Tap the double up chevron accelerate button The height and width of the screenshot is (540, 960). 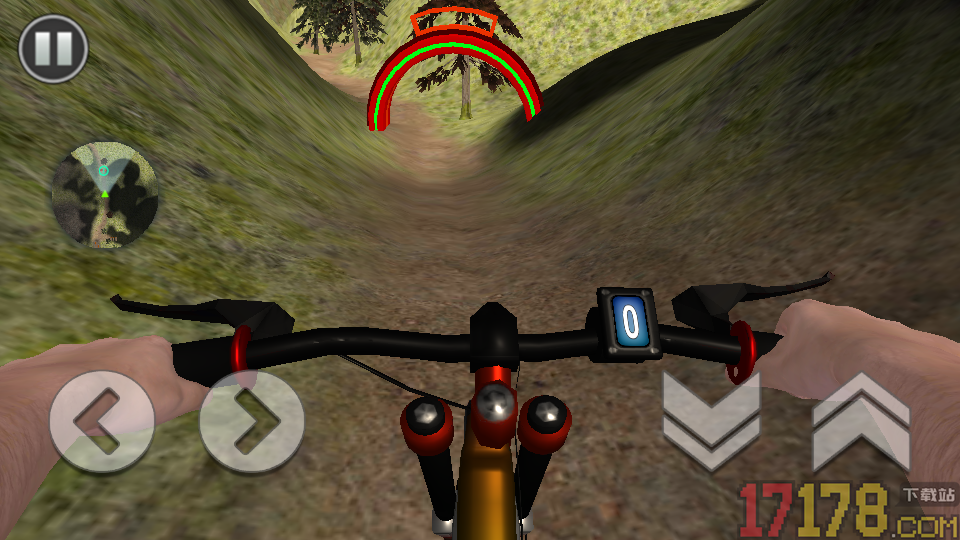click(861, 422)
